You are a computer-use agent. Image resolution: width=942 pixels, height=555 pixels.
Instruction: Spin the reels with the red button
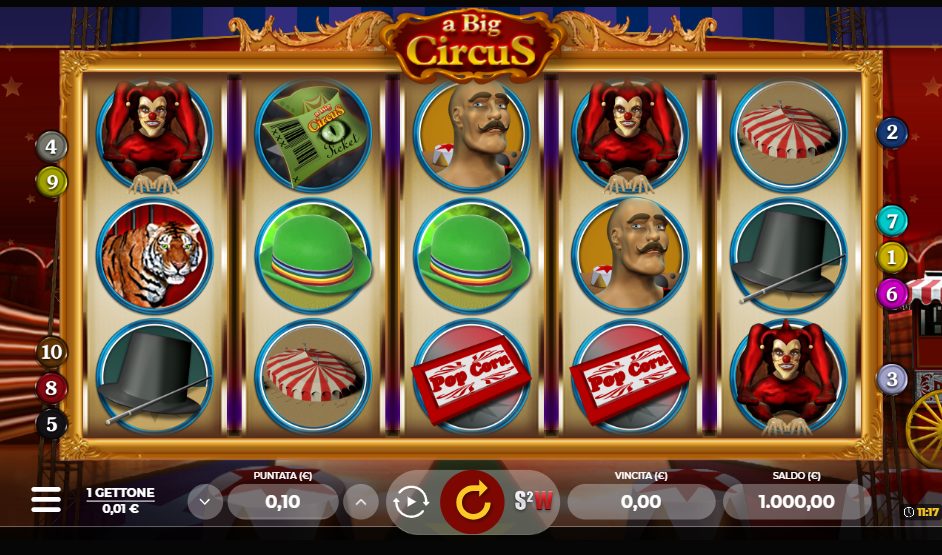pyautogui.click(x=473, y=501)
